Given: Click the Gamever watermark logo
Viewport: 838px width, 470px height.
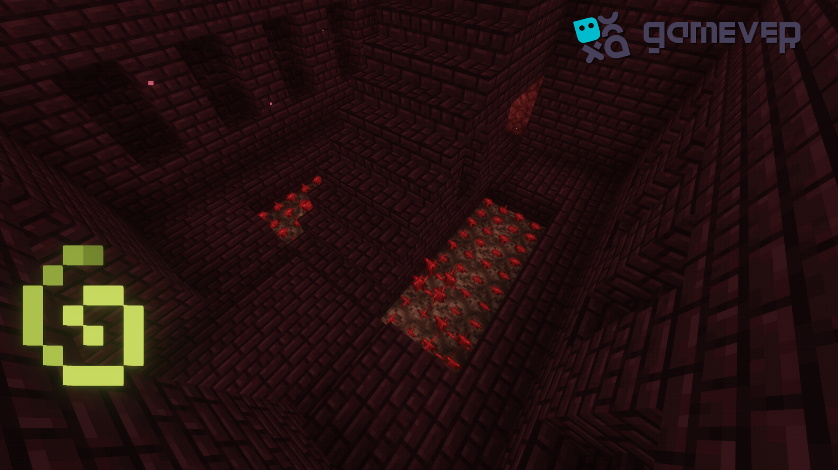Looking at the screenshot, I should click(x=686, y=36).
